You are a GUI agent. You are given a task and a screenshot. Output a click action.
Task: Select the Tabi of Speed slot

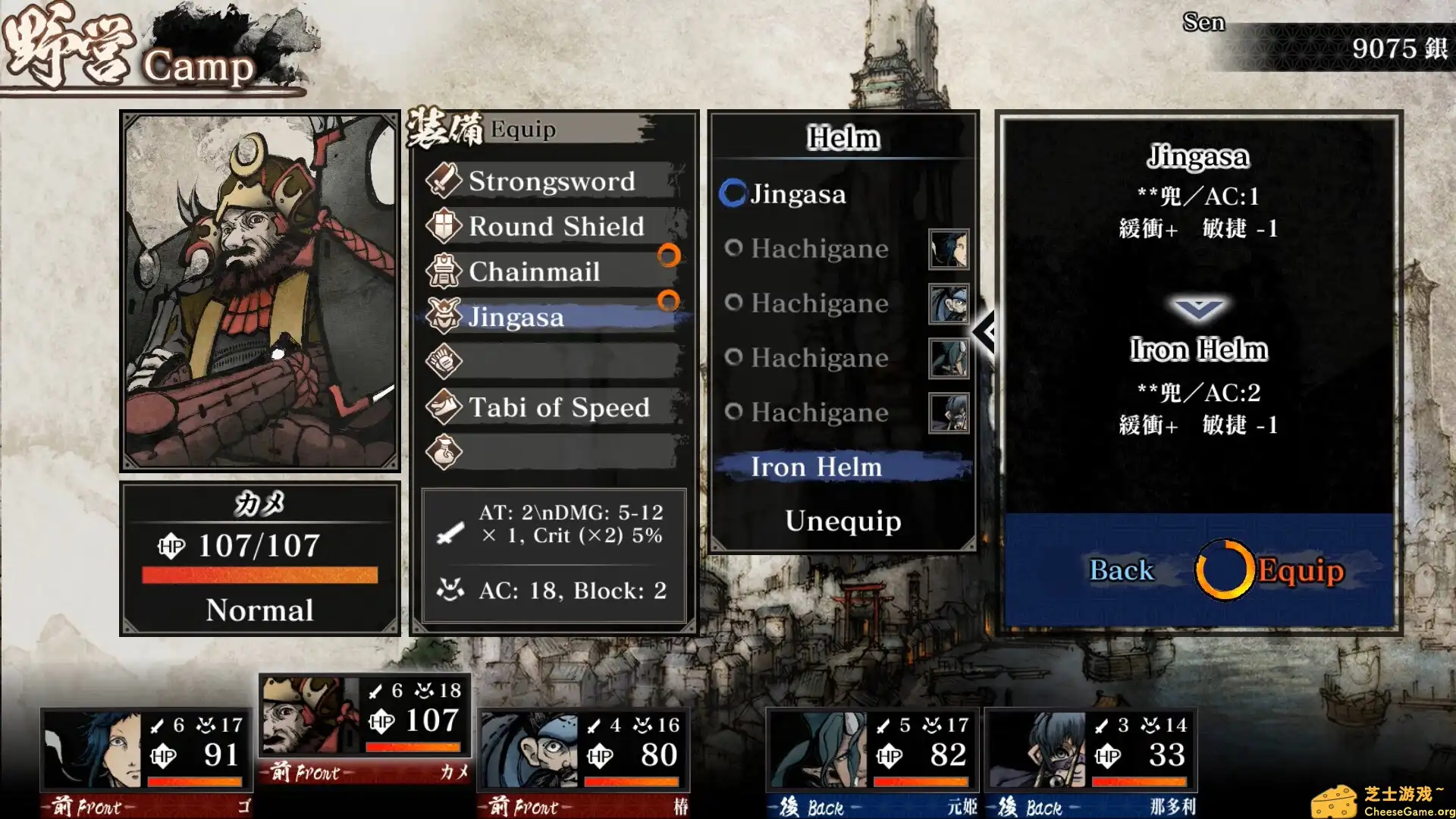pos(559,408)
